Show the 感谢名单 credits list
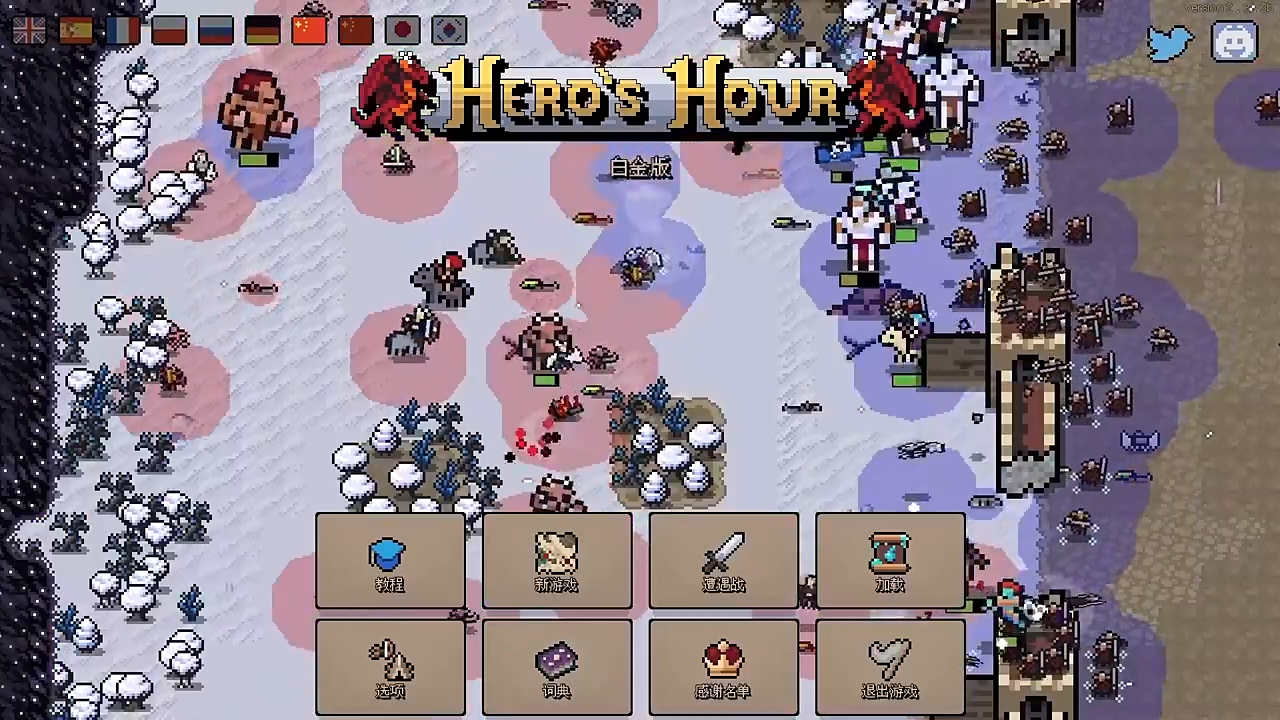 724,667
